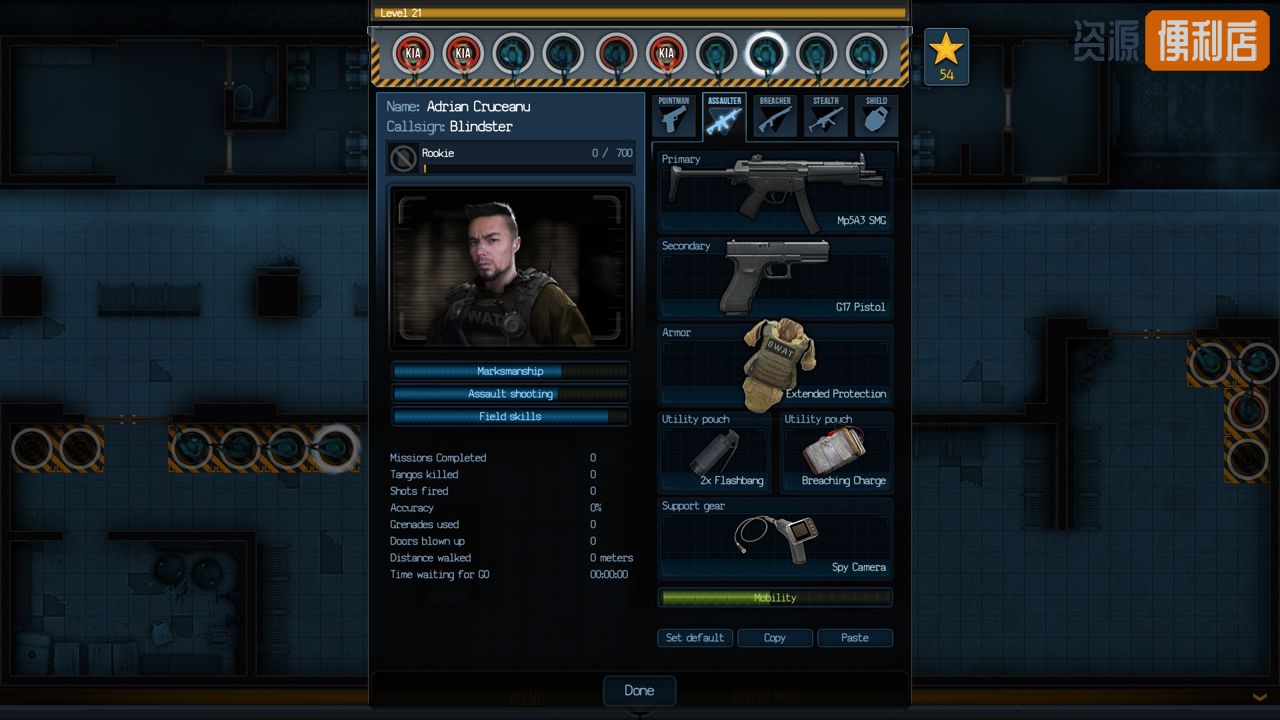1280x720 pixels.
Task: Click the trooper portrait photo
Action: click(x=511, y=267)
